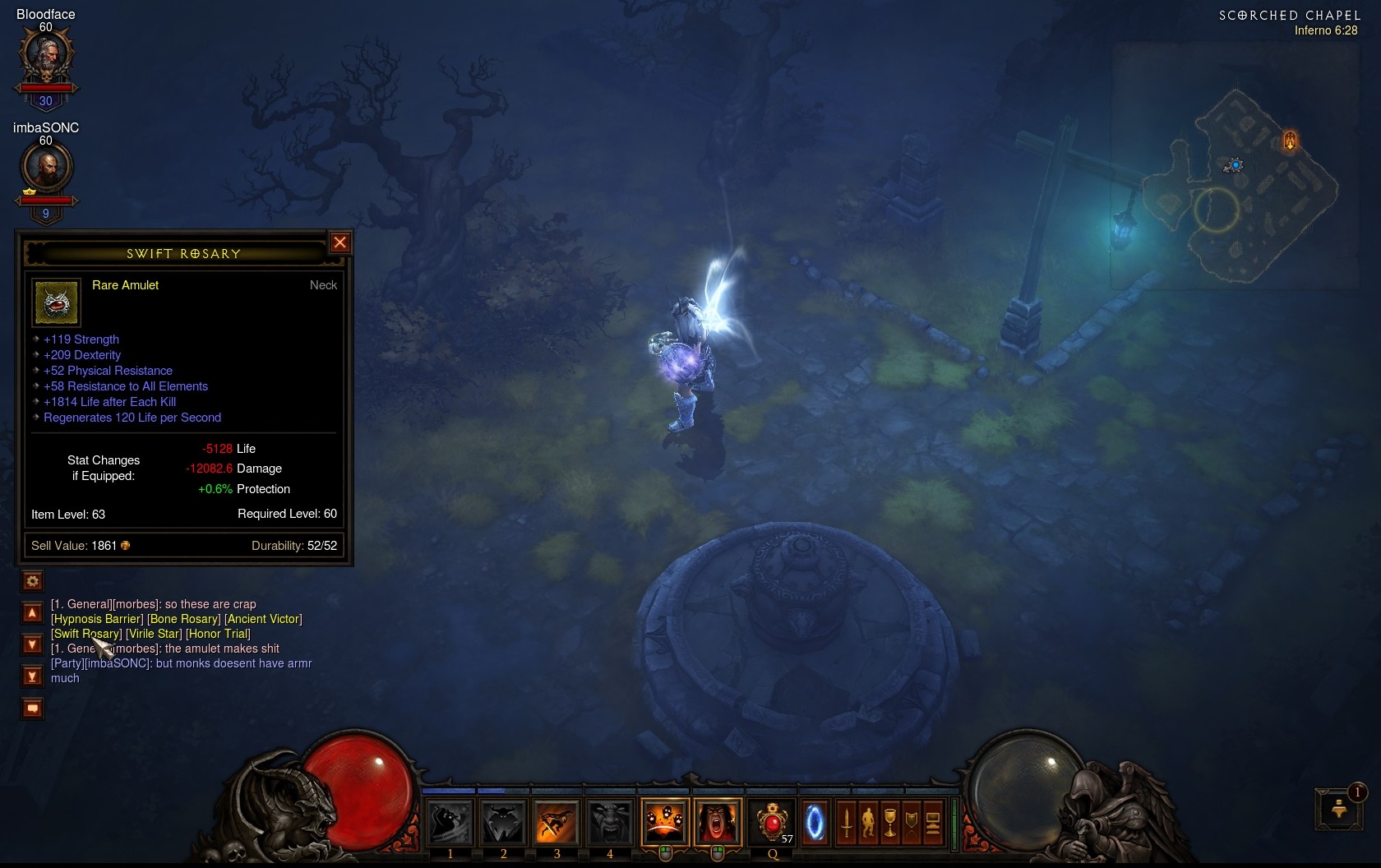The width and height of the screenshot is (1381, 868).
Task: Open the game menu computer icon
Action: pos(932,822)
